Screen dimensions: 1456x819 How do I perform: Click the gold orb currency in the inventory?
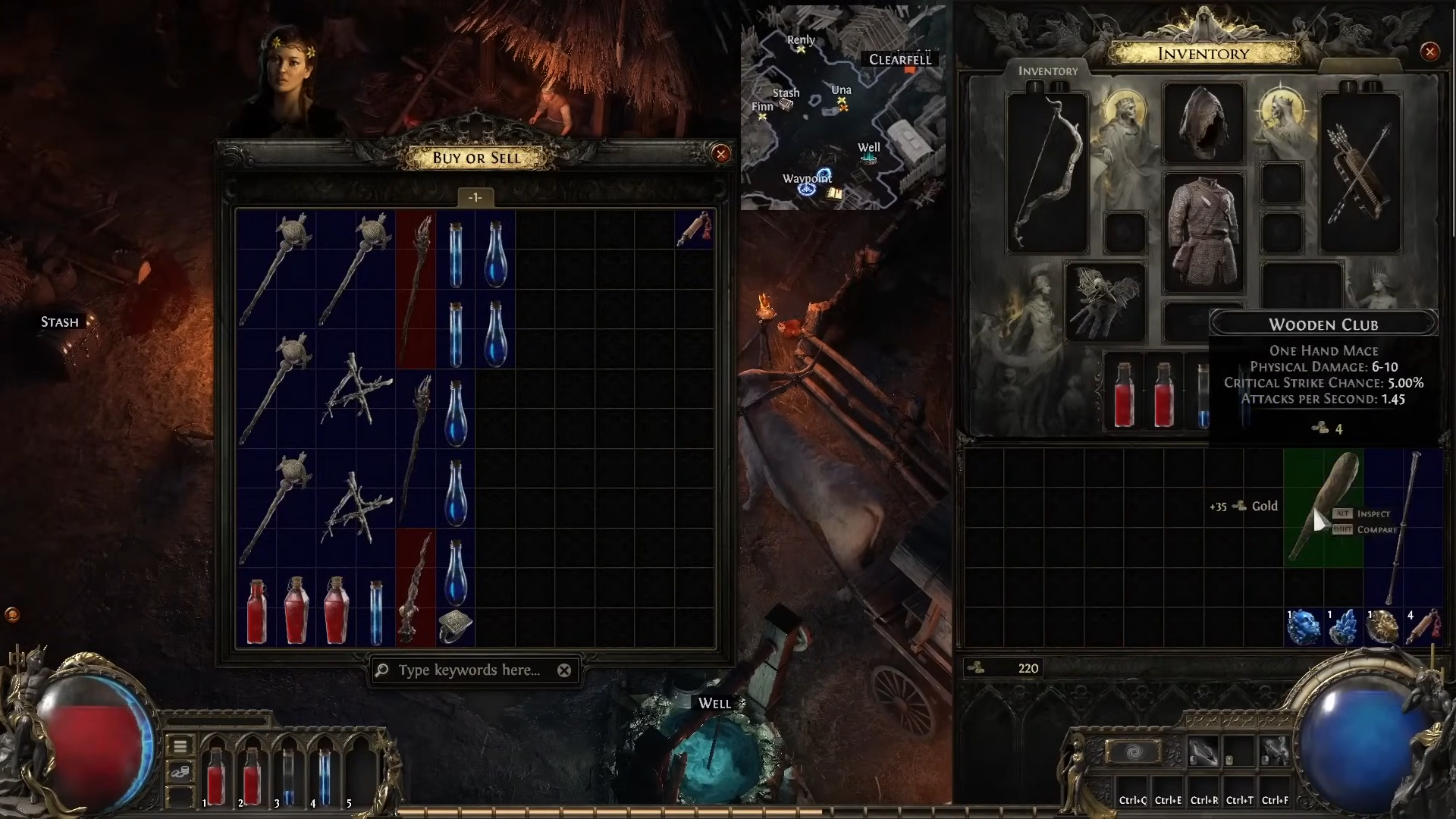(1383, 626)
